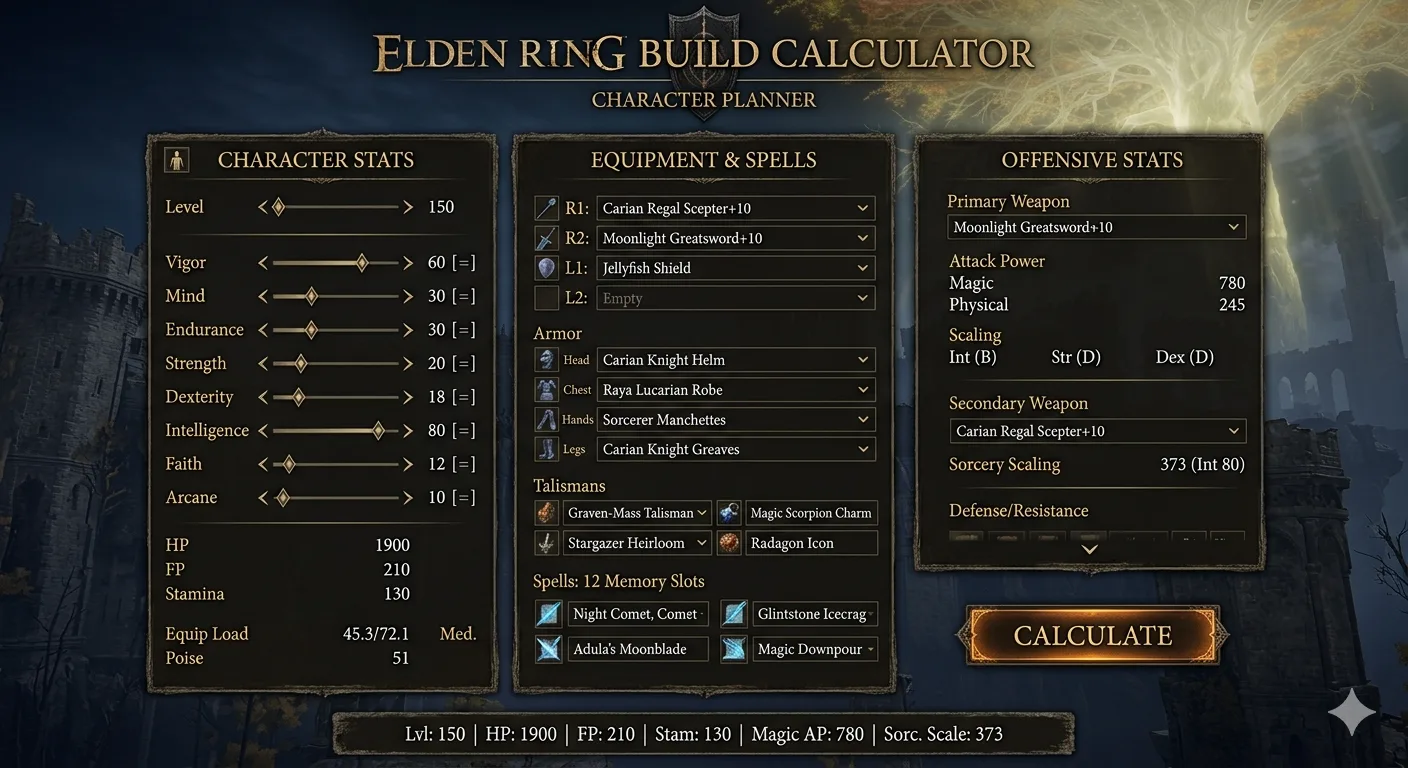Open the Moonlight Greatsword+10 dropdown
1408x768 pixels.
point(735,238)
